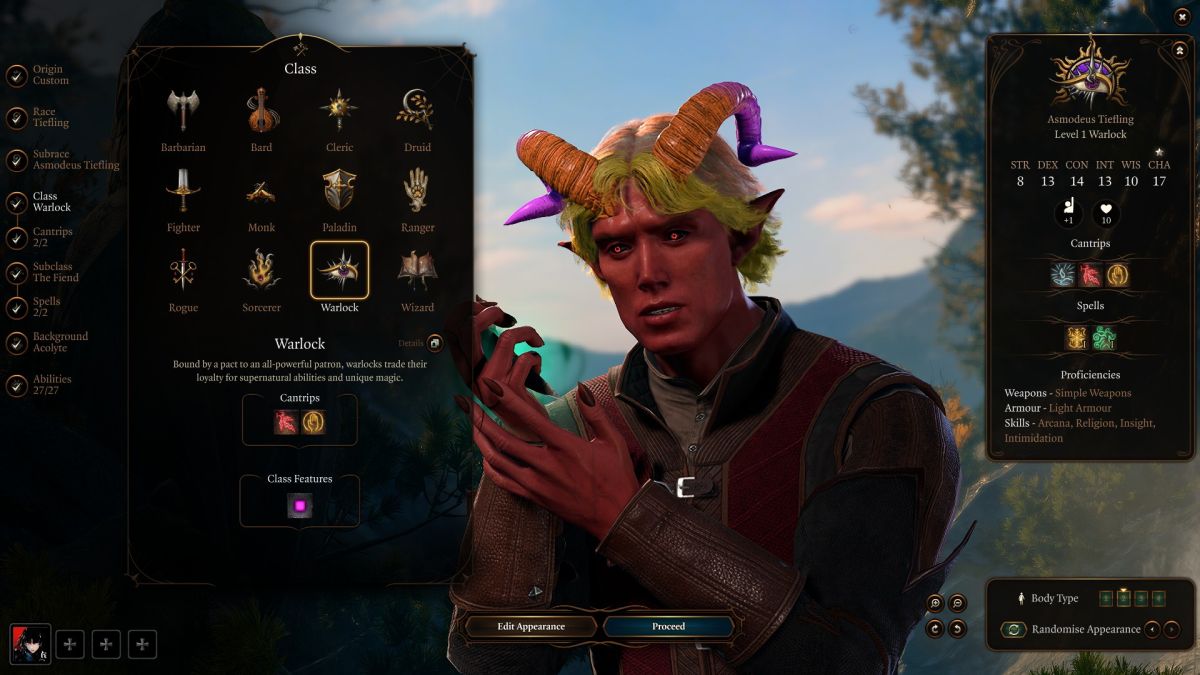
Task: Show the Warlock class Details
Action: point(435,344)
